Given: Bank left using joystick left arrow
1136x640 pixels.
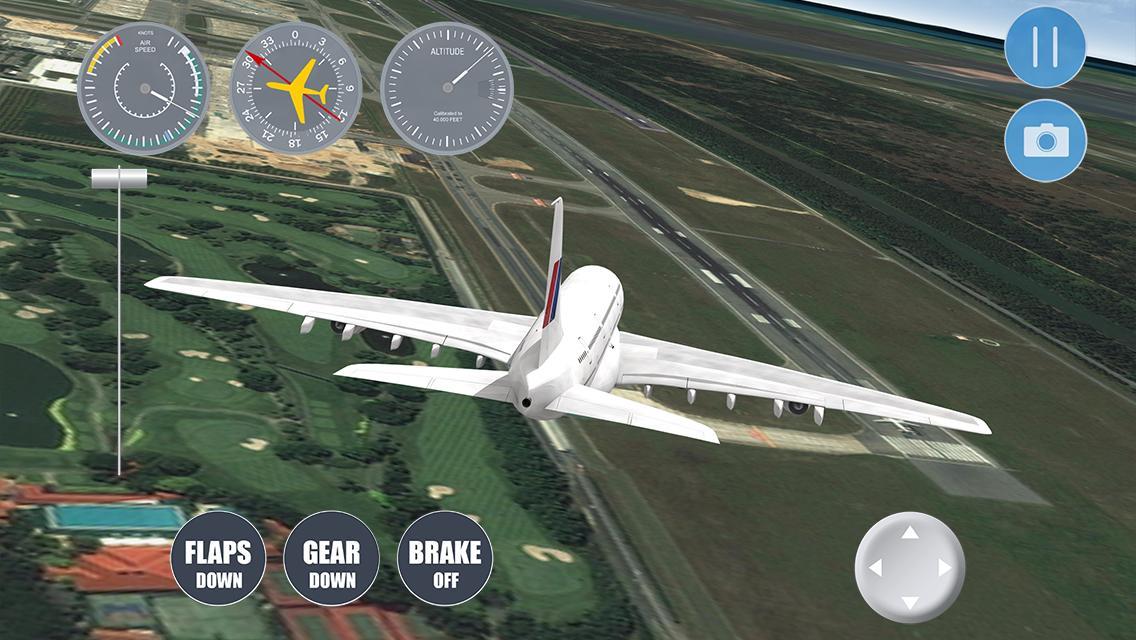Looking at the screenshot, I should (876, 568).
